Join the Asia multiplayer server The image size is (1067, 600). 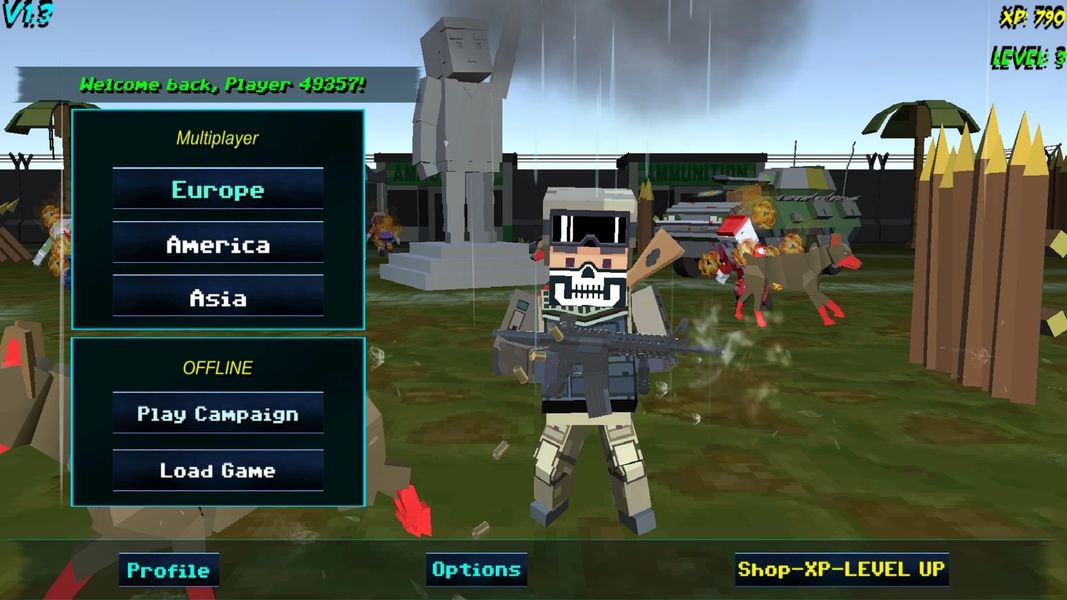tap(218, 297)
